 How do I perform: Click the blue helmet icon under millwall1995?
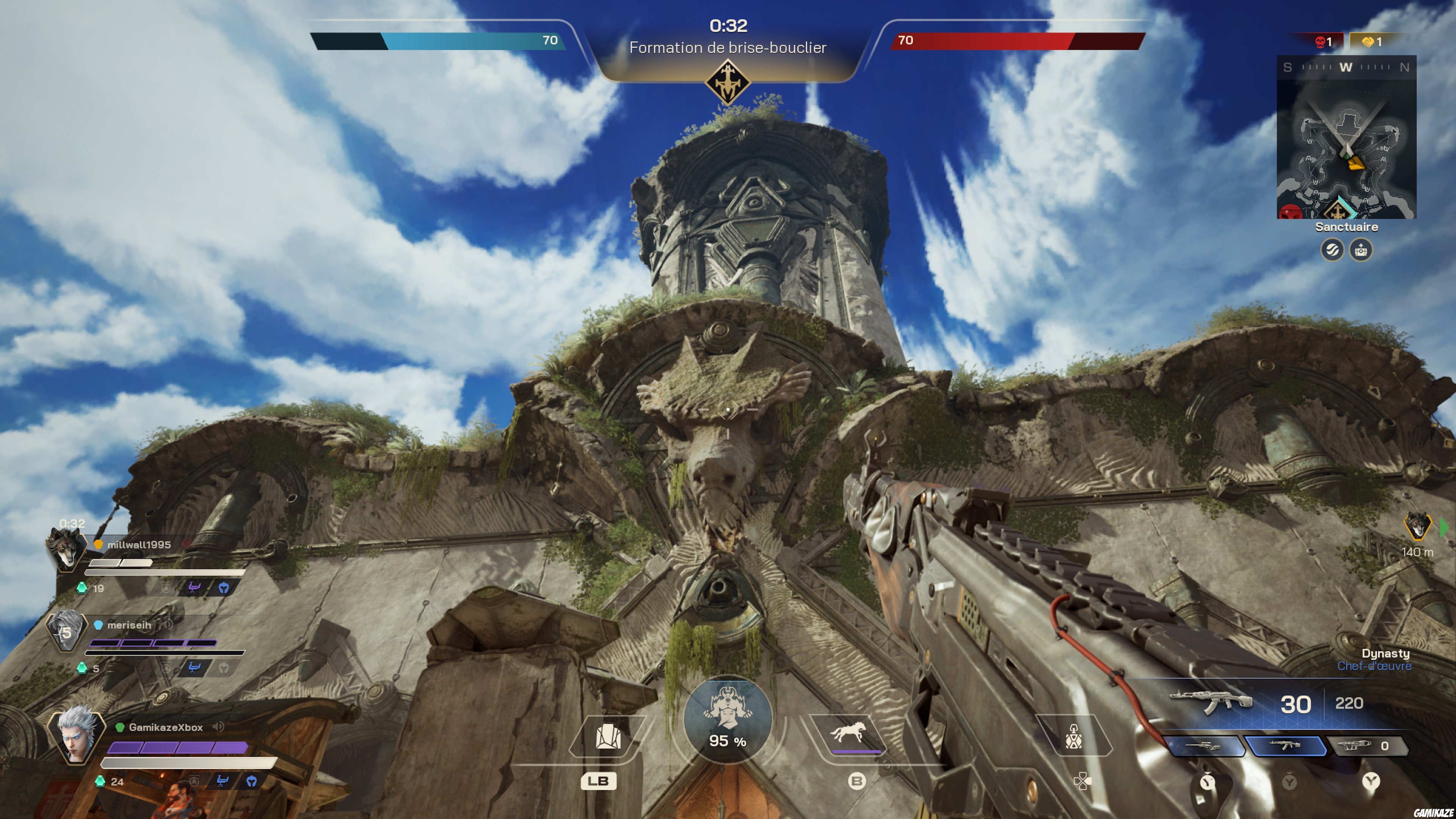pyautogui.click(x=224, y=588)
